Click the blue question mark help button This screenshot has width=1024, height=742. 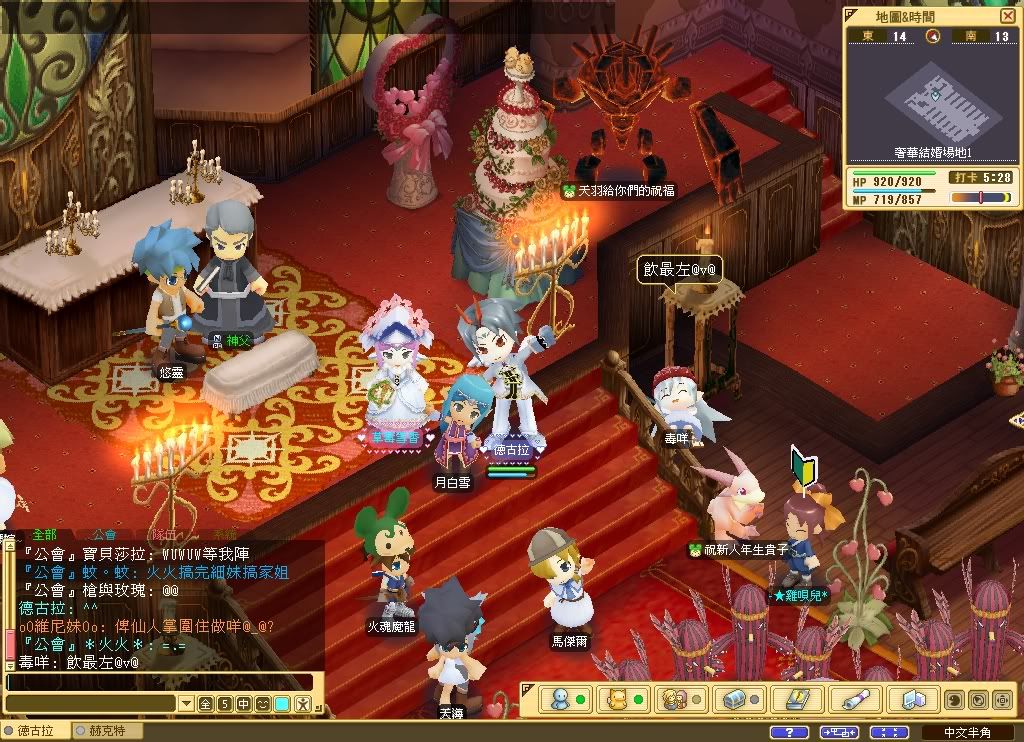tap(790, 732)
